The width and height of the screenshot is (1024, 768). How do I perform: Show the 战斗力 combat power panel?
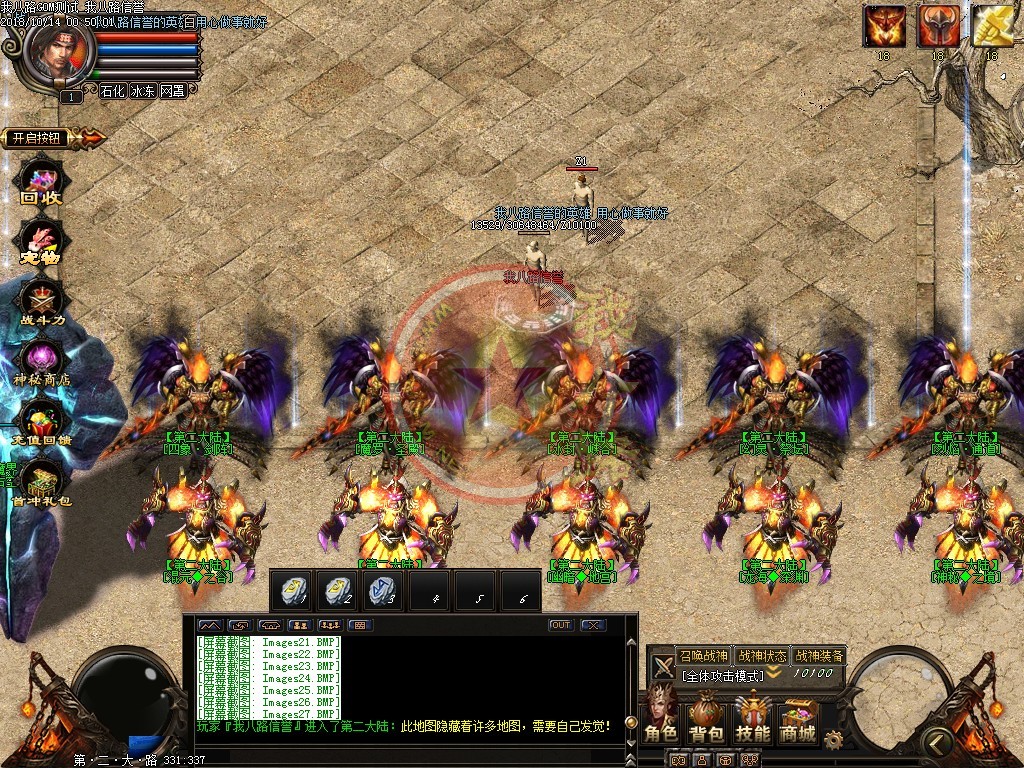point(42,302)
